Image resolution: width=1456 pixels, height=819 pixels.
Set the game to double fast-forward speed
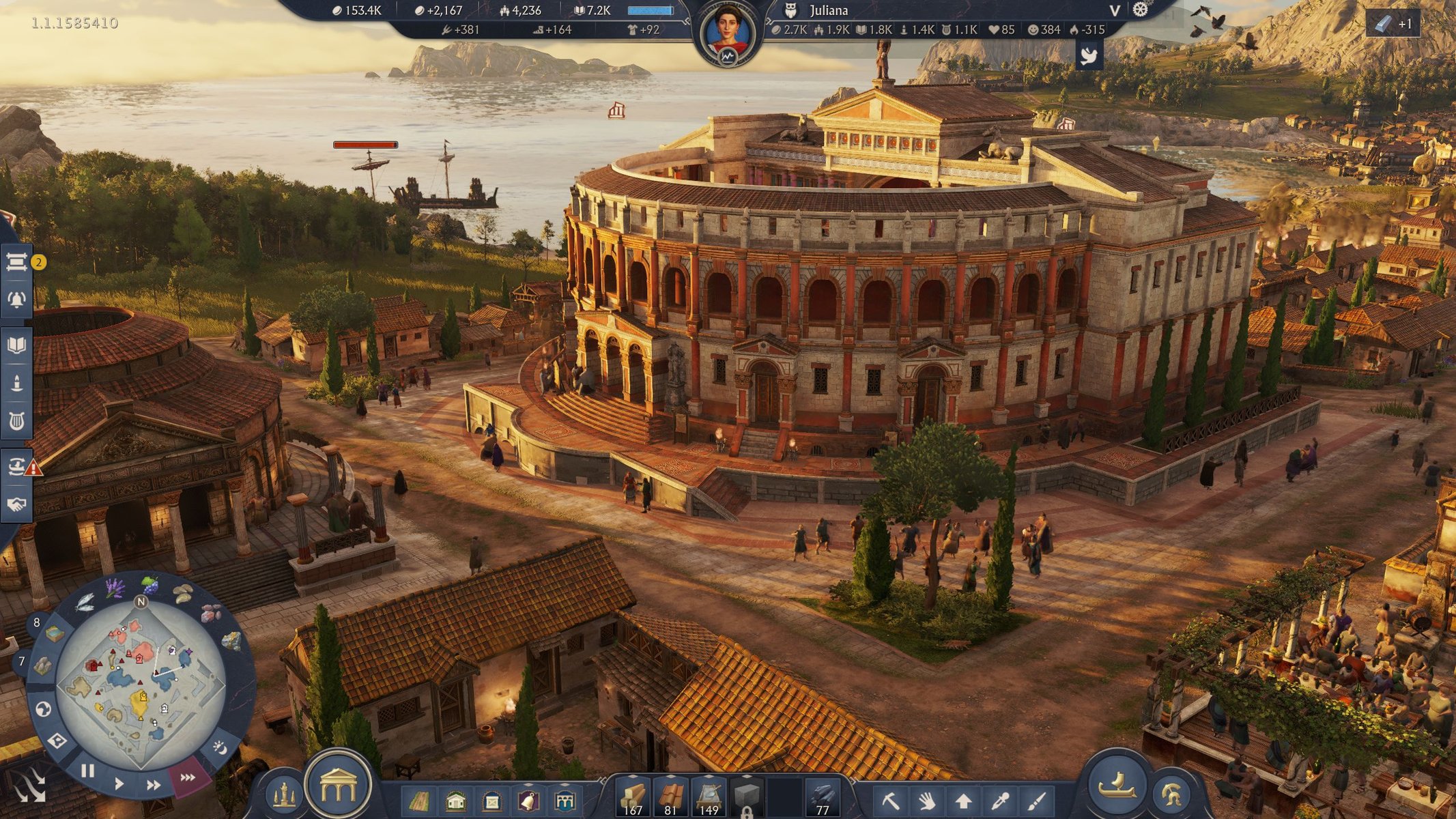pyautogui.click(x=154, y=785)
